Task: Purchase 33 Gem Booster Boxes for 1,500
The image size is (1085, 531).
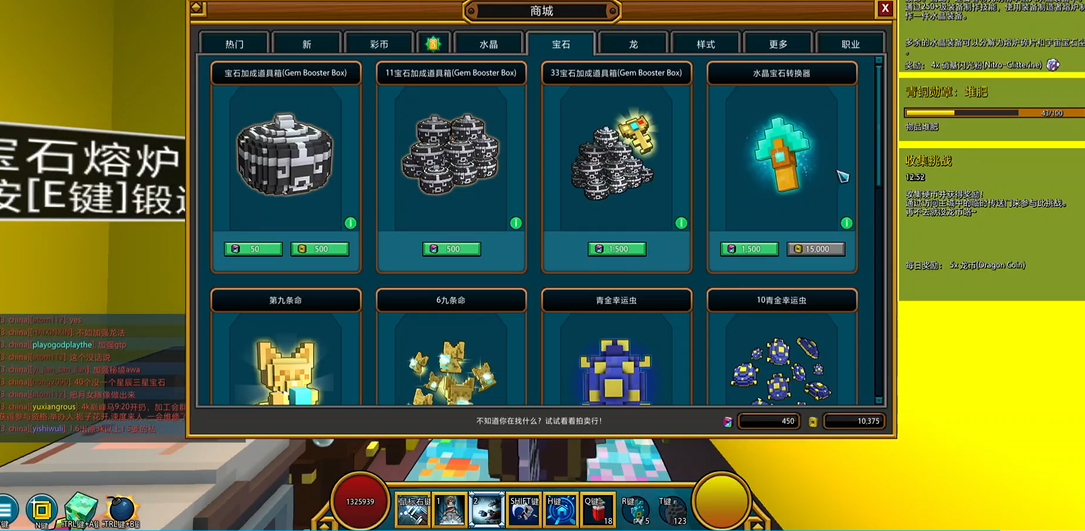Action: click(616, 249)
